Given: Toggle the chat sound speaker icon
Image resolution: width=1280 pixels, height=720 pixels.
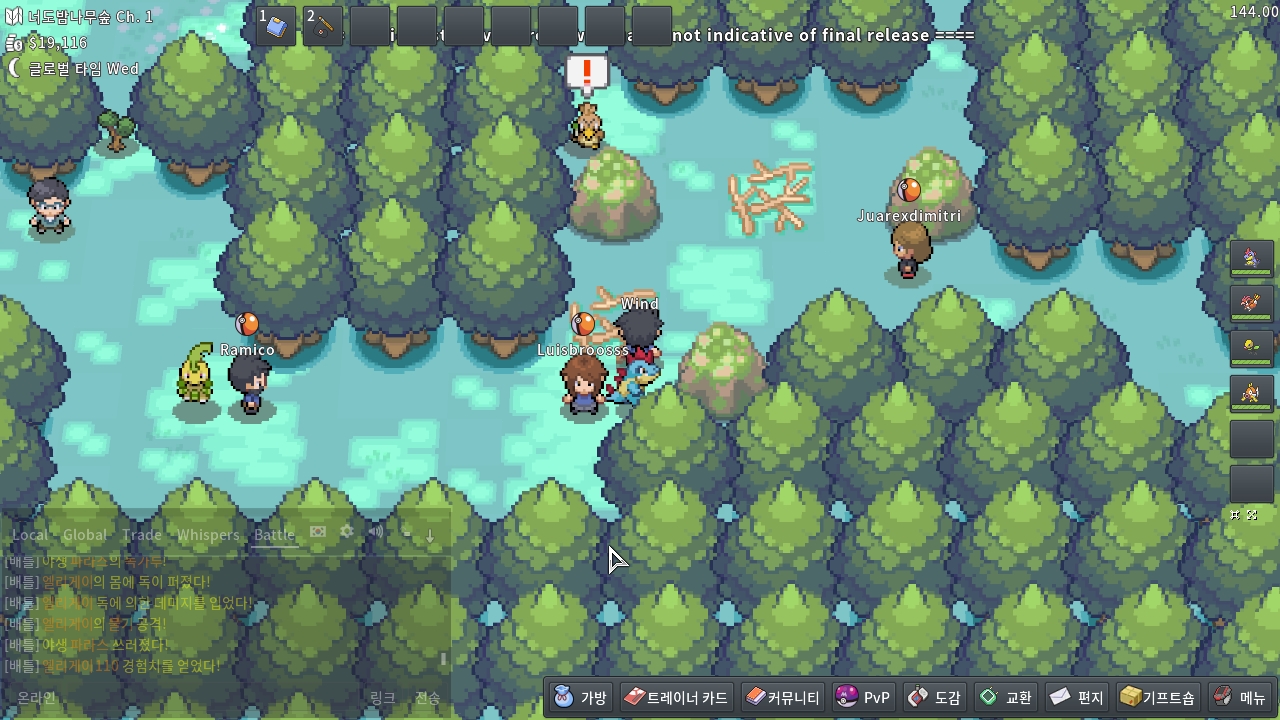Looking at the screenshot, I should [x=376, y=532].
